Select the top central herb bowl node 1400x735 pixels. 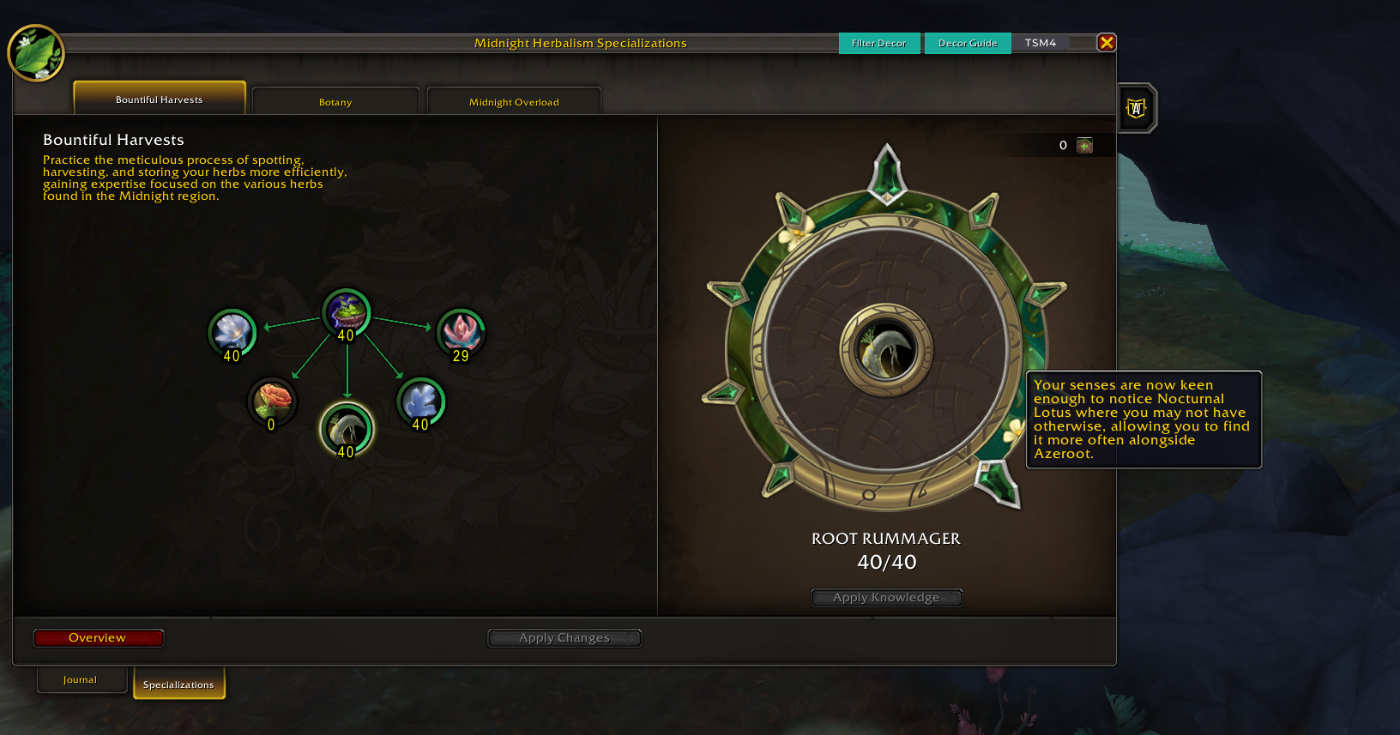pos(346,313)
